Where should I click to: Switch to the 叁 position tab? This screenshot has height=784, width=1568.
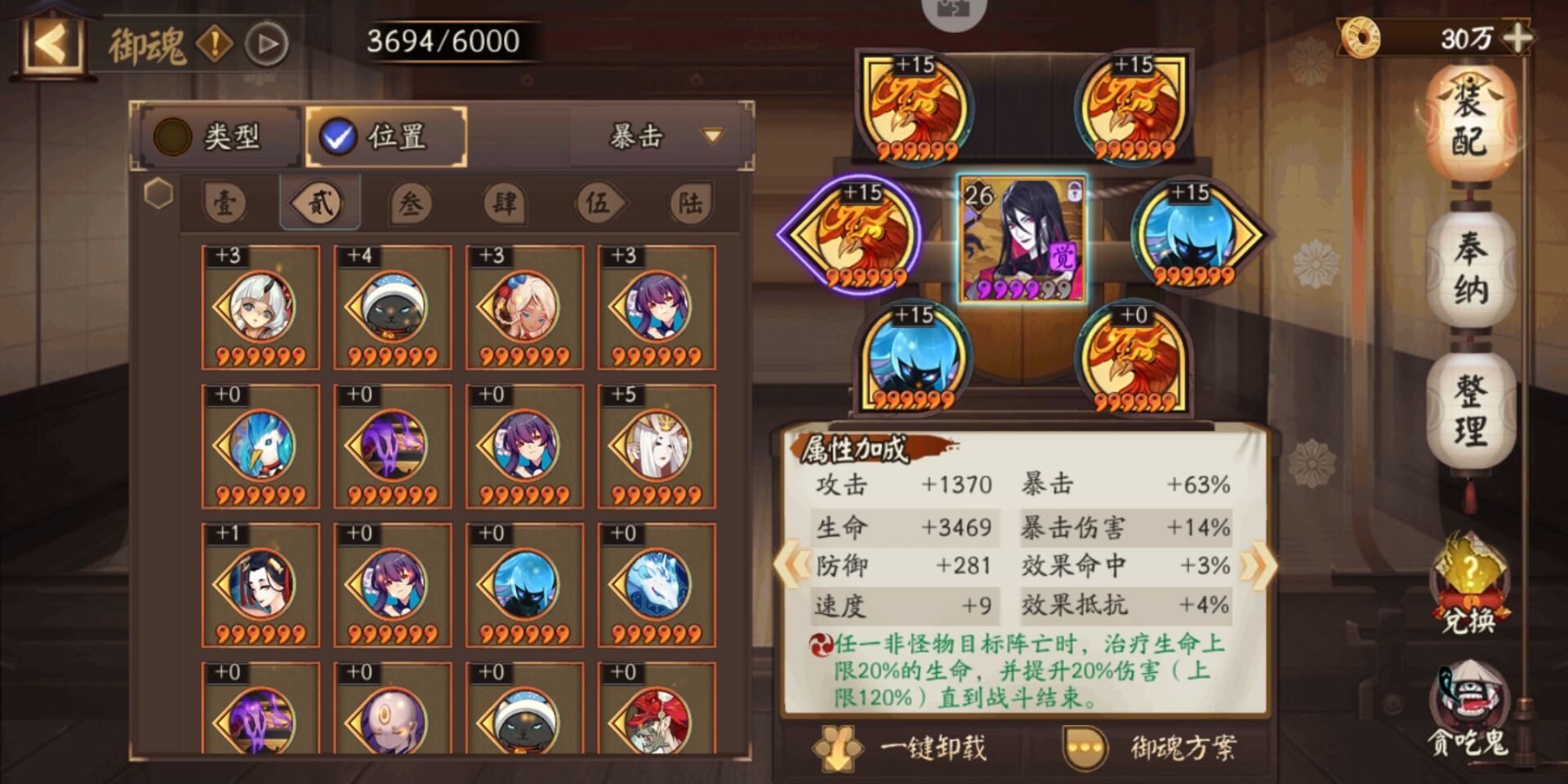point(412,204)
